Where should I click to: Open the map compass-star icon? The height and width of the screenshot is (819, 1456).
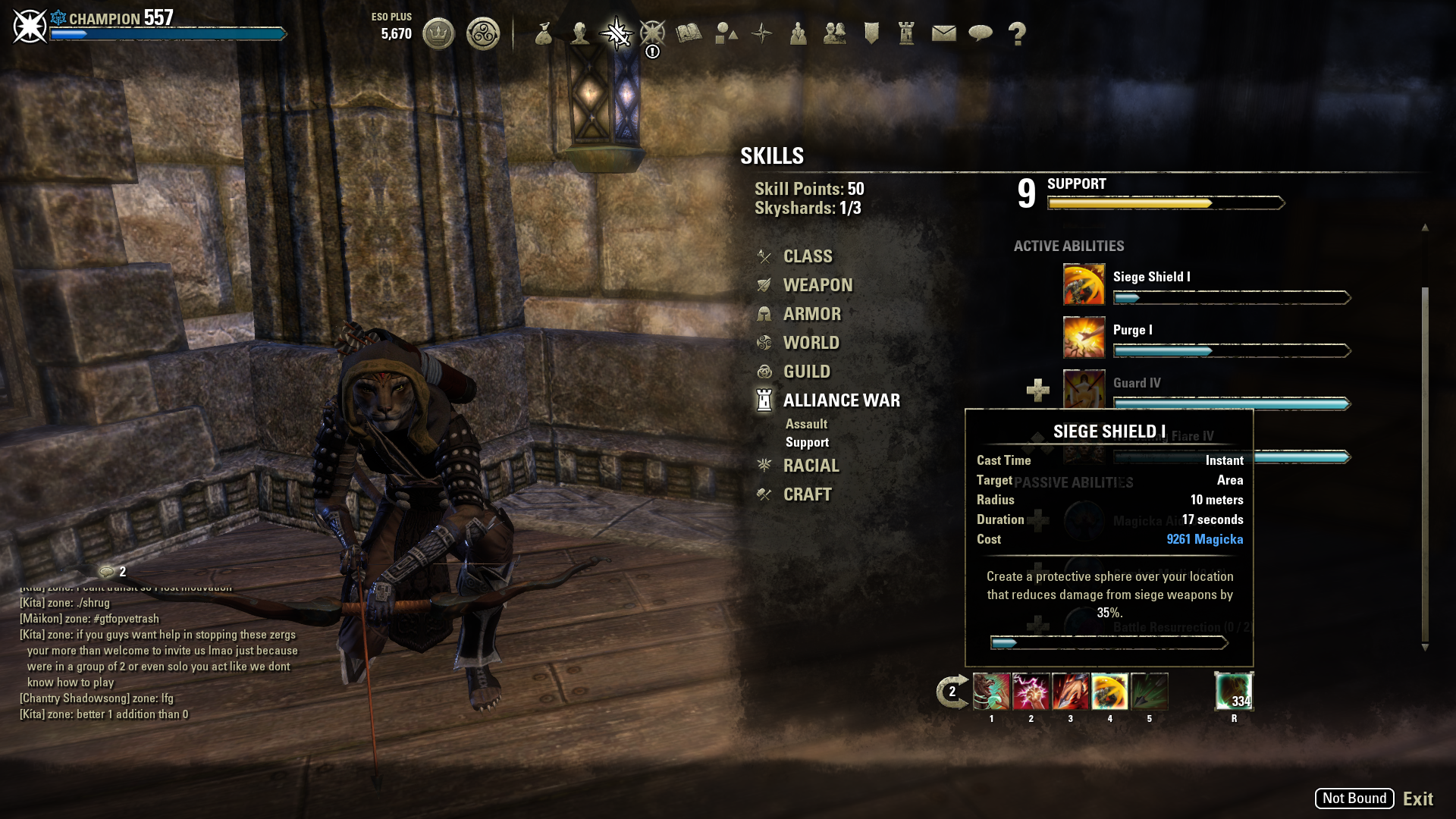(x=761, y=33)
